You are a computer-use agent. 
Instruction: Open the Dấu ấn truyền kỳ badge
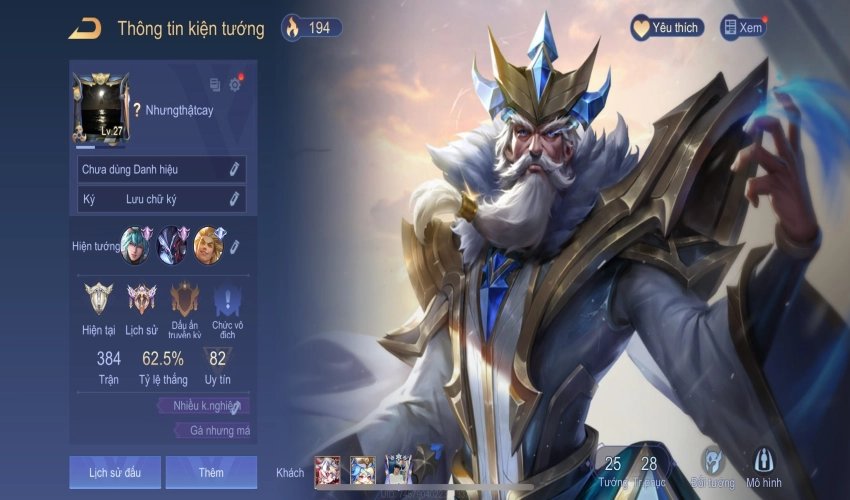tap(185, 299)
